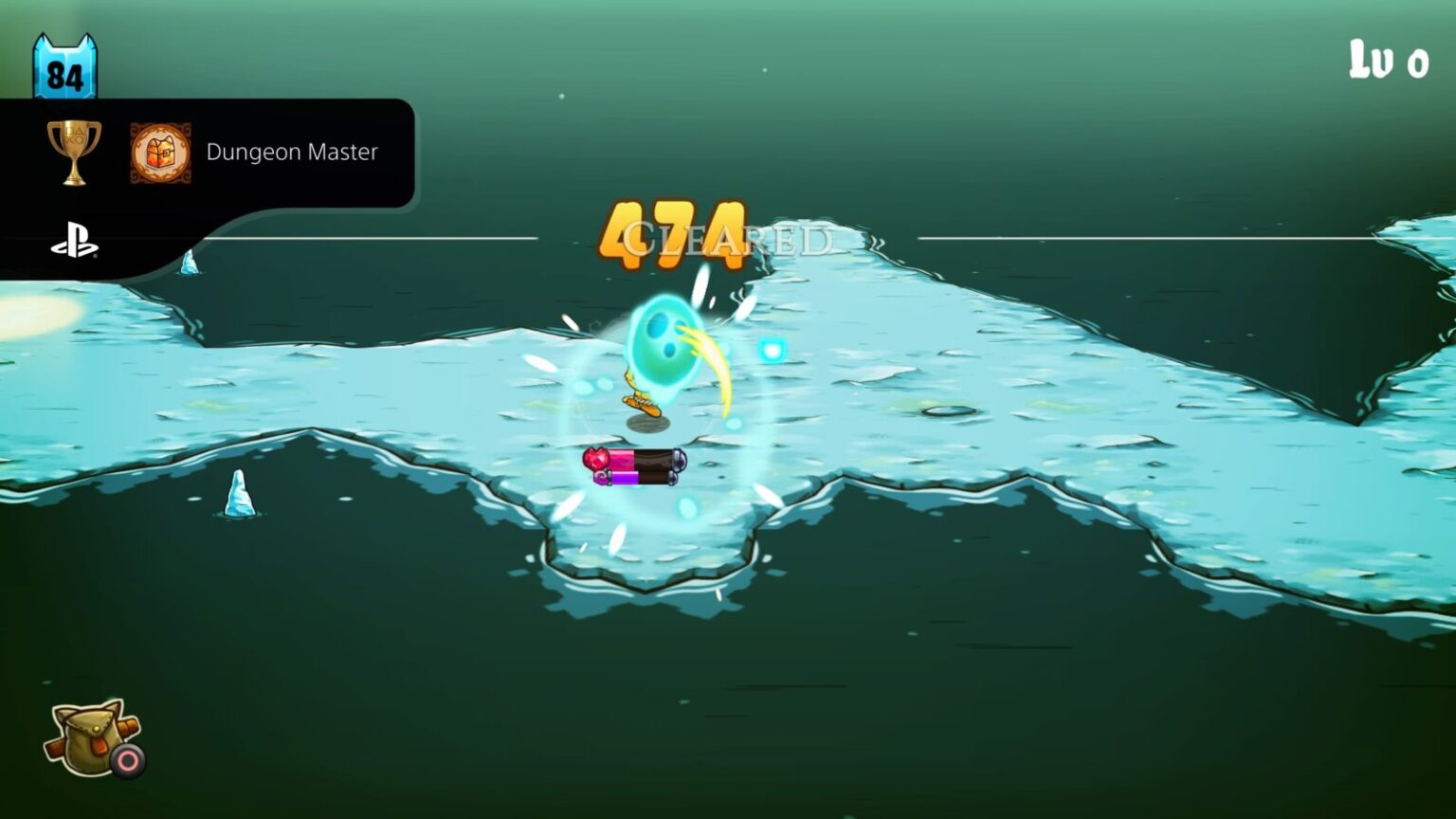The height and width of the screenshot is (819, 1456).
Task: Toggle the Lv 0 level indicator
Action: [x=1387, y=59]
